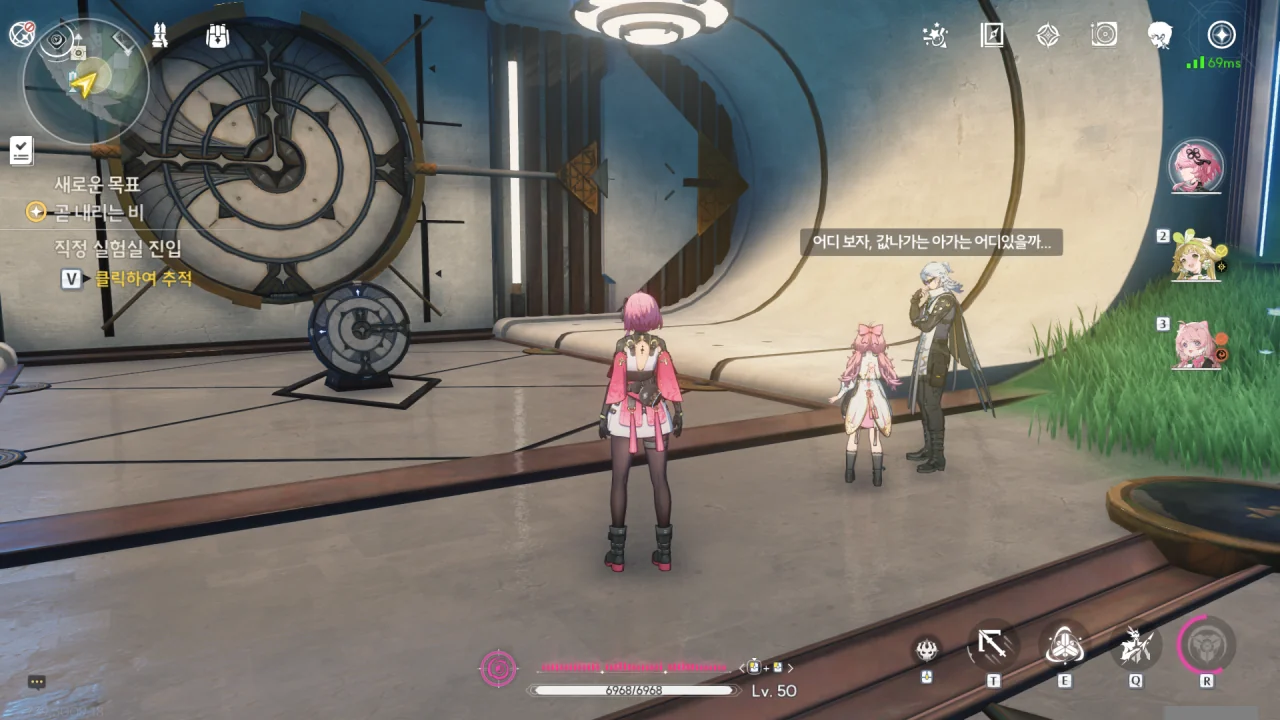Image resolution: width=1280 pixels, height=720 pixels.
Task: Open the sparkling stars event icon
Action: point(935,36)
